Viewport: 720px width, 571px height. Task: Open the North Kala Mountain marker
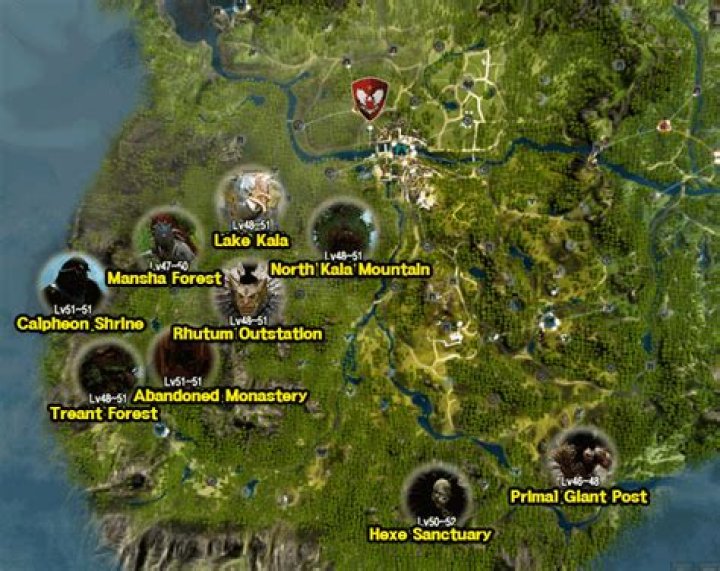pos(343,229)
